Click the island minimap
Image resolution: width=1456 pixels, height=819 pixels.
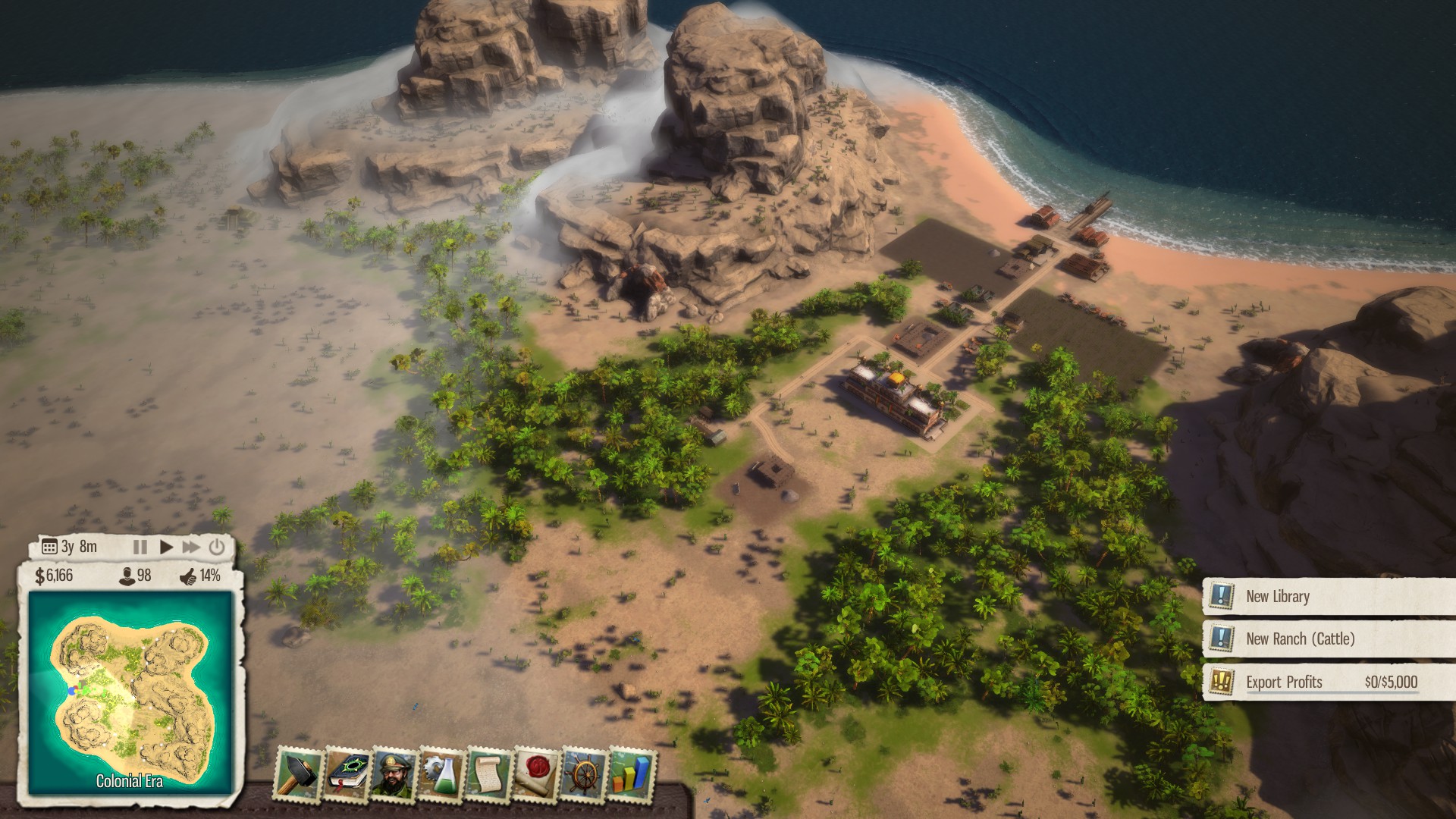(130, 692)
